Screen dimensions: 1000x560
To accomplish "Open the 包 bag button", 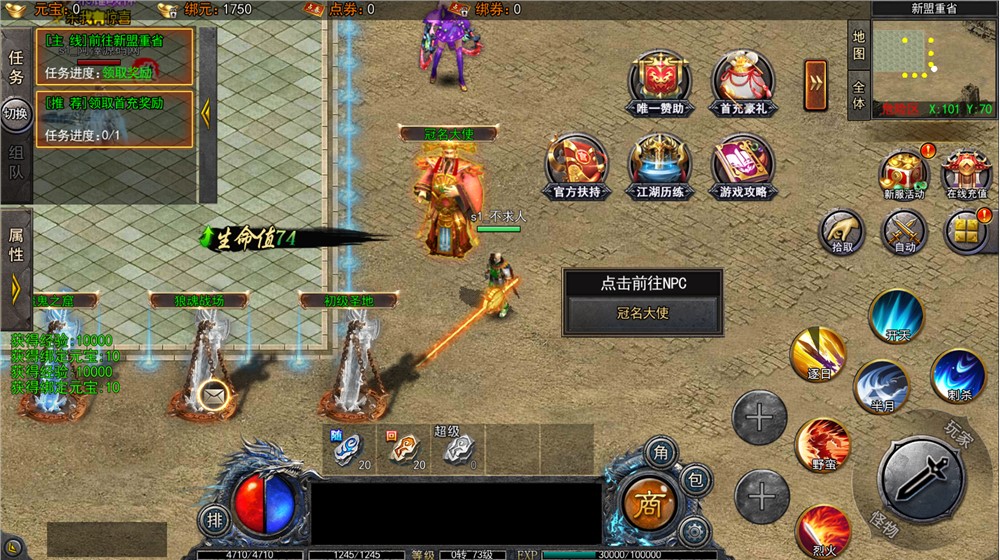I will (x=697, y=480).
